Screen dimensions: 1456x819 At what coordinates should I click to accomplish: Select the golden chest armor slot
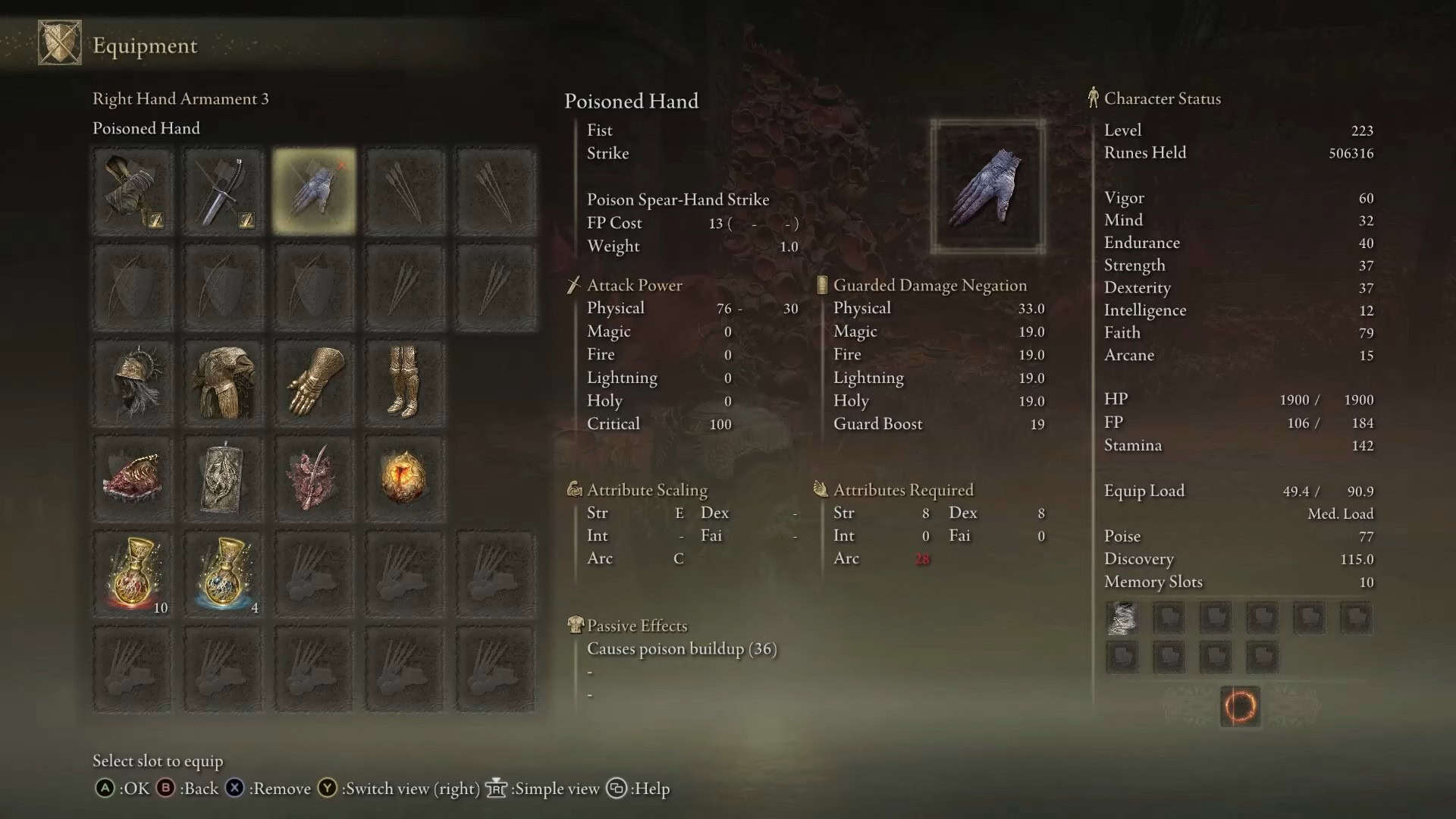tap(223, 382)
